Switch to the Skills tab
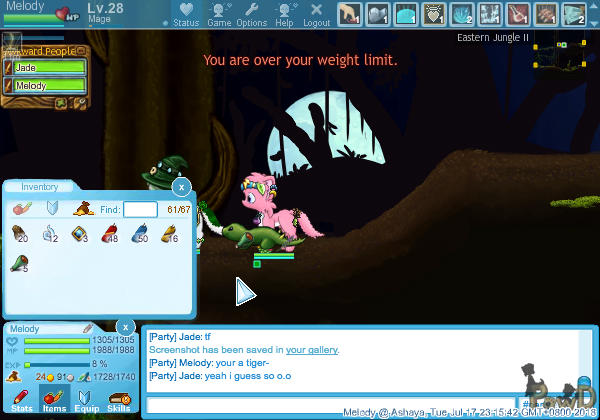This screenshot has width=600, height=420. tap(118, 402)
